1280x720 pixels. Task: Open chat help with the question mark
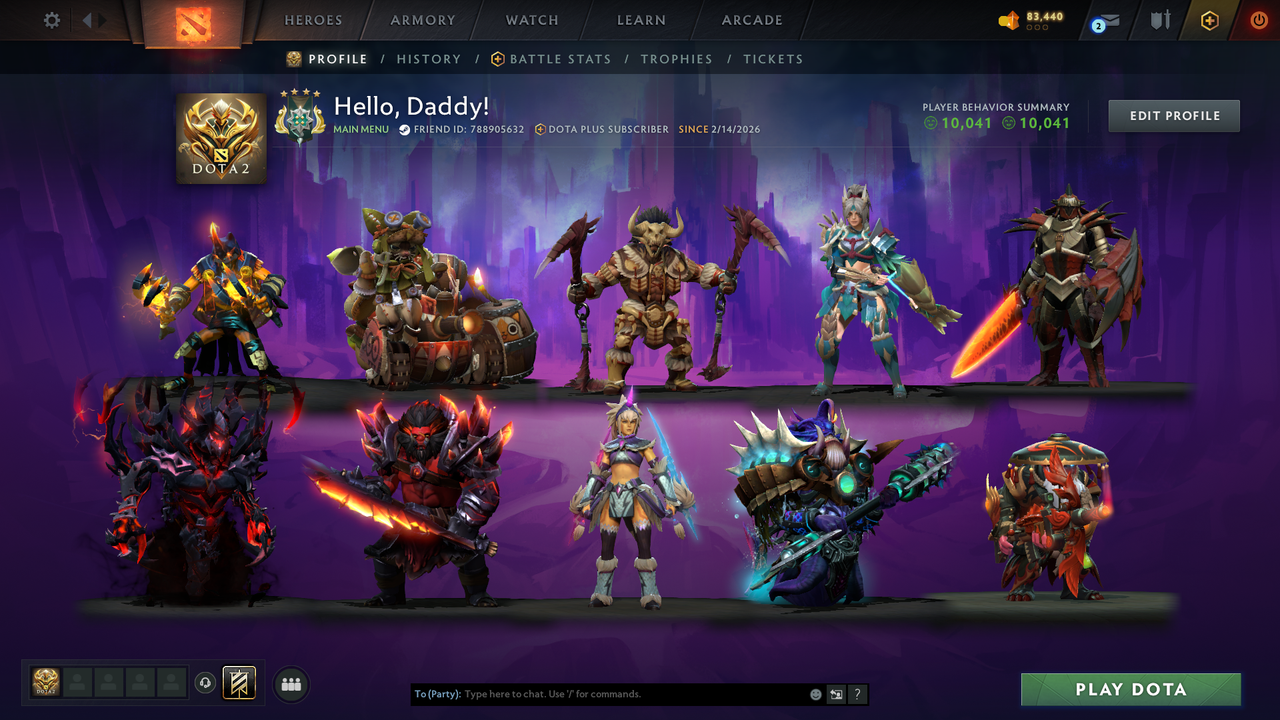click(857, 694)
